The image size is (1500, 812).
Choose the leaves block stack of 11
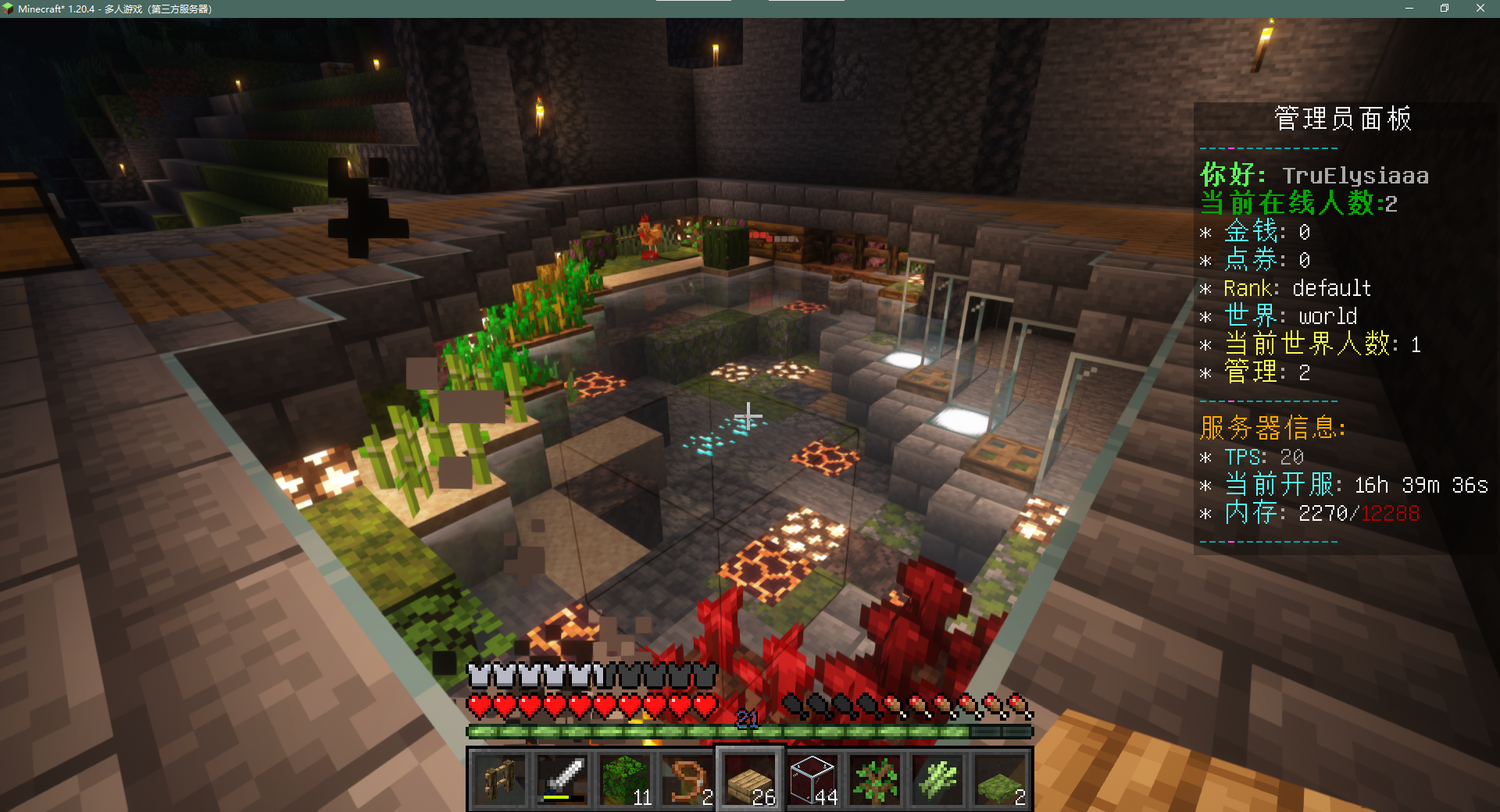pyautogui.click(x=625, y=780)
